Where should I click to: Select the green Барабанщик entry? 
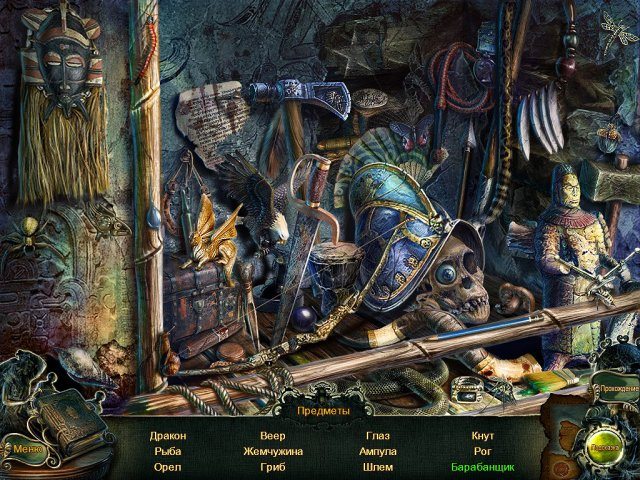pyautogui.click(x=482, y=467)
